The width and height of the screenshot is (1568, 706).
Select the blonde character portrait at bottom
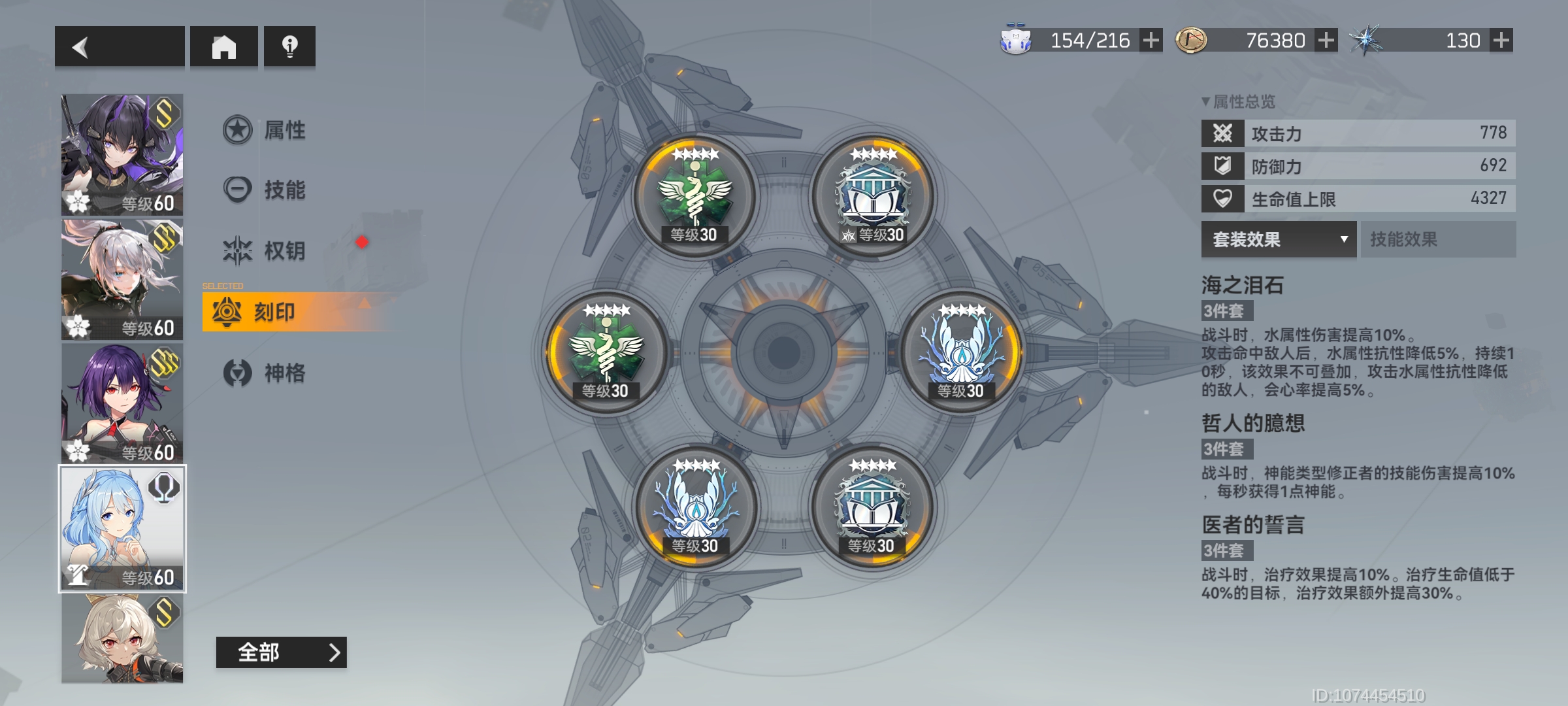(x=122, y=639)
